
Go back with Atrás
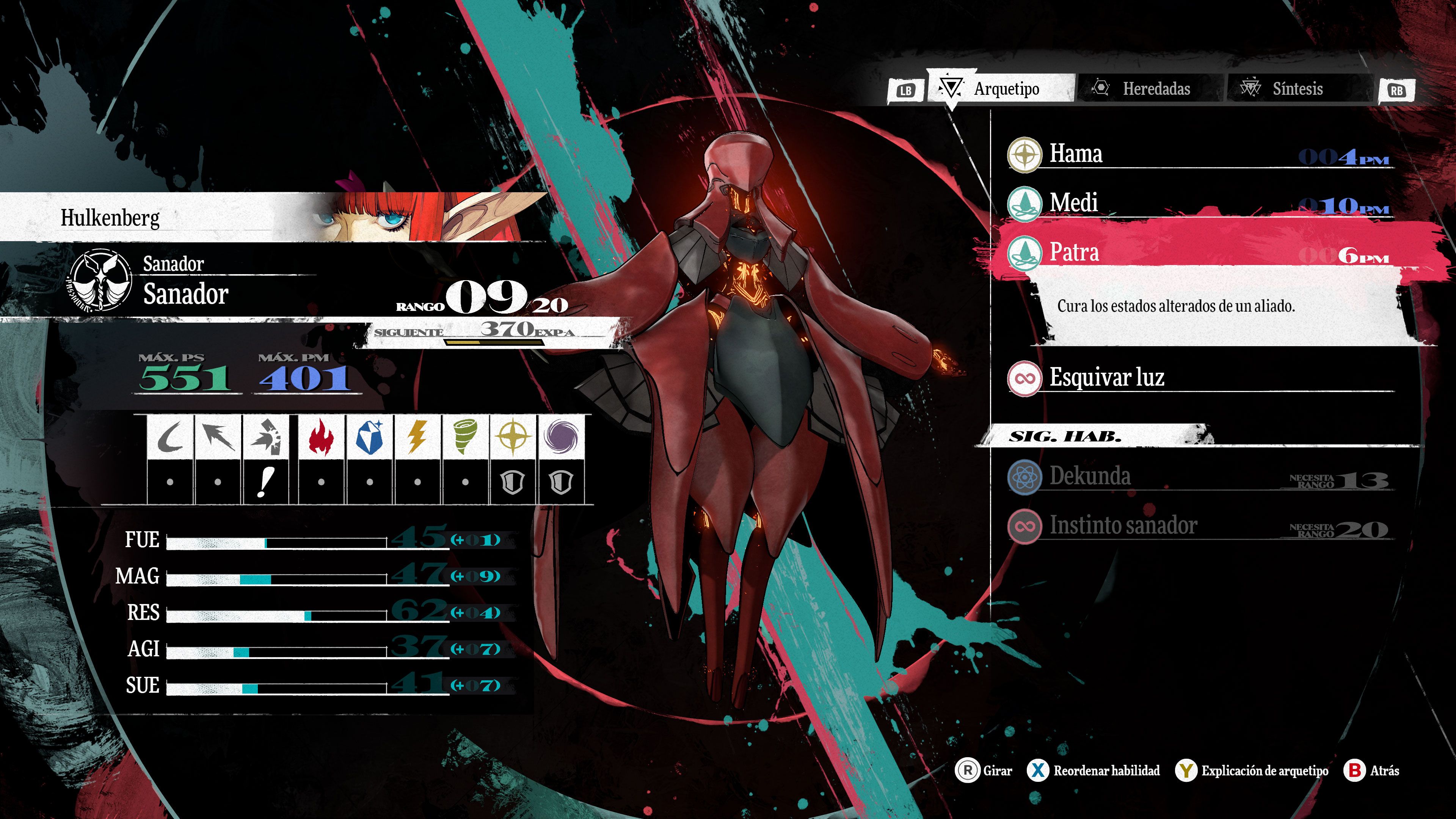click(x=1372, y=770)
